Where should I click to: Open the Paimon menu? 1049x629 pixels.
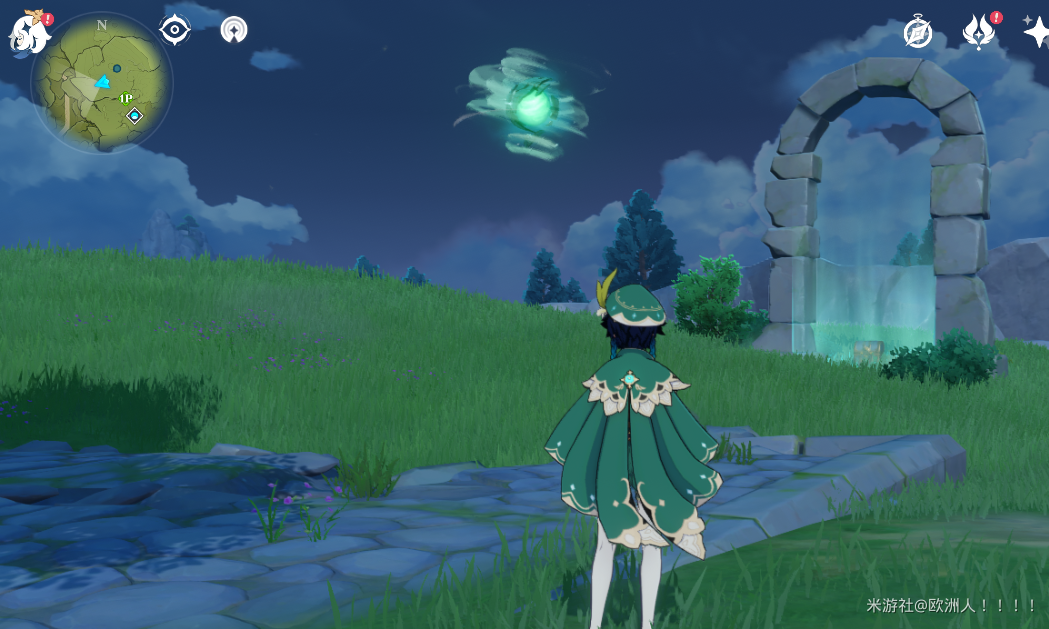28,32
